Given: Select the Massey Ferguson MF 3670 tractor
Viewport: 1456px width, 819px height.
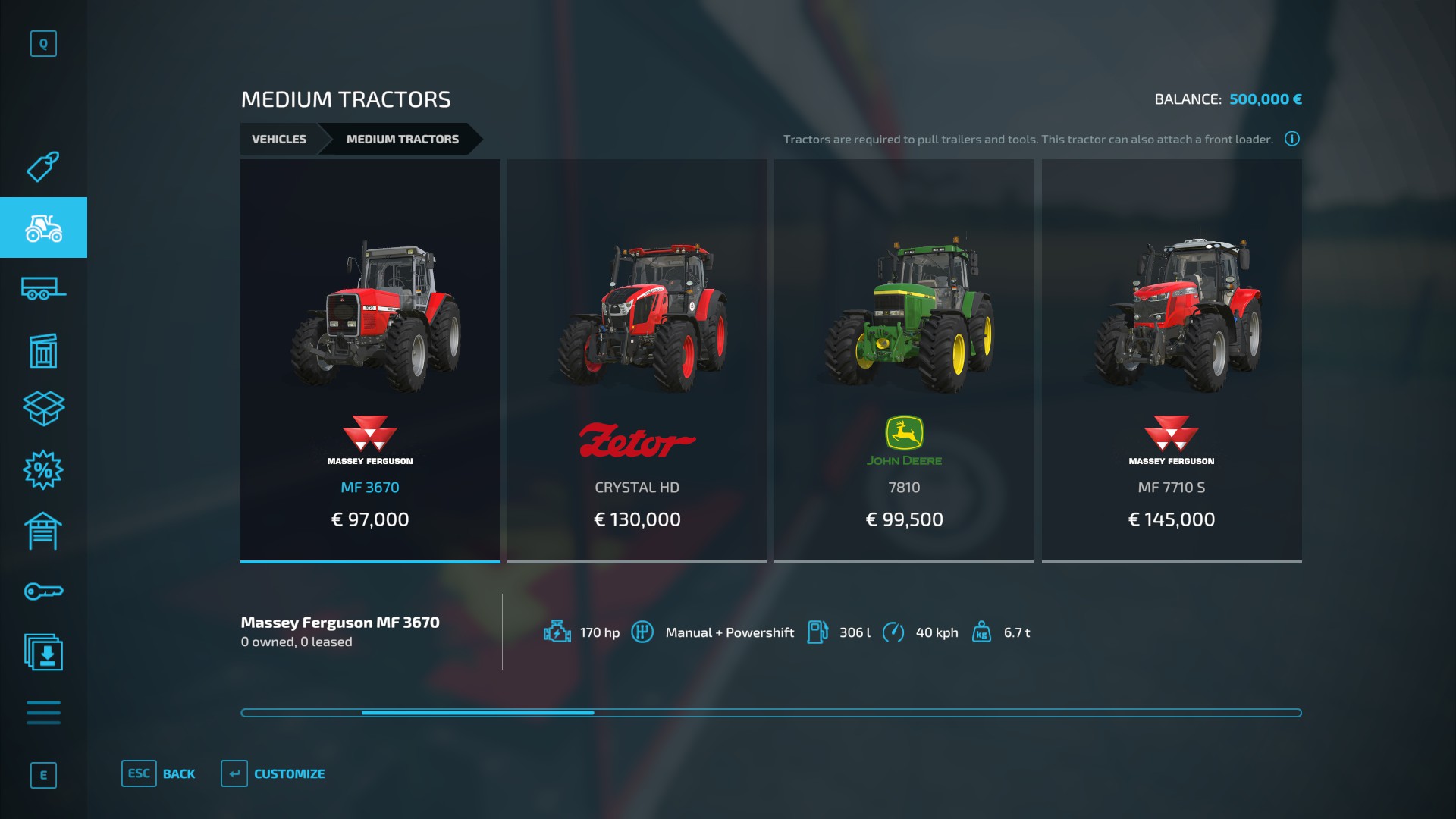Looking at the screenshot, I should click(370, 360).
